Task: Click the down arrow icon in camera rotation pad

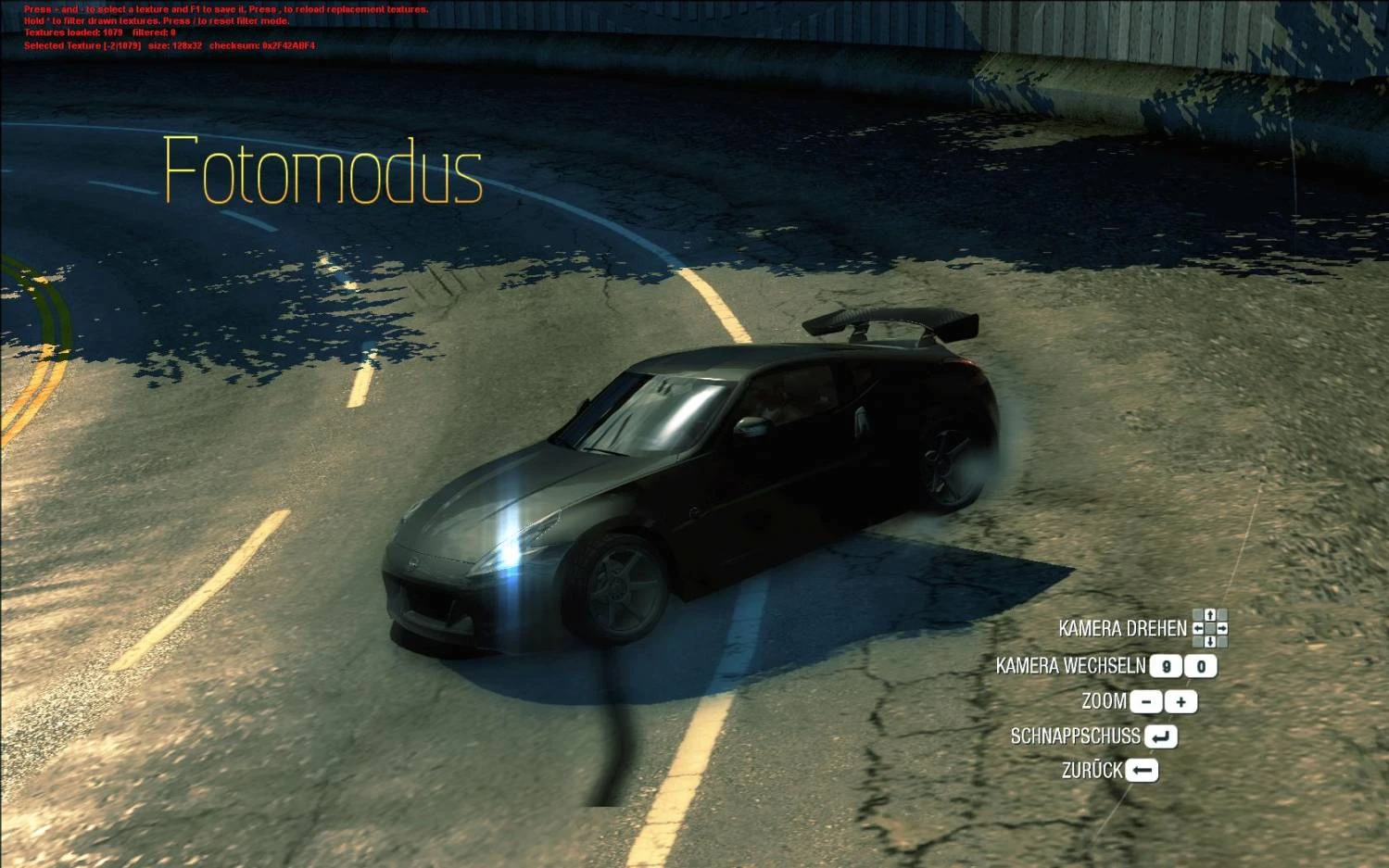Action: point(1210,641)
